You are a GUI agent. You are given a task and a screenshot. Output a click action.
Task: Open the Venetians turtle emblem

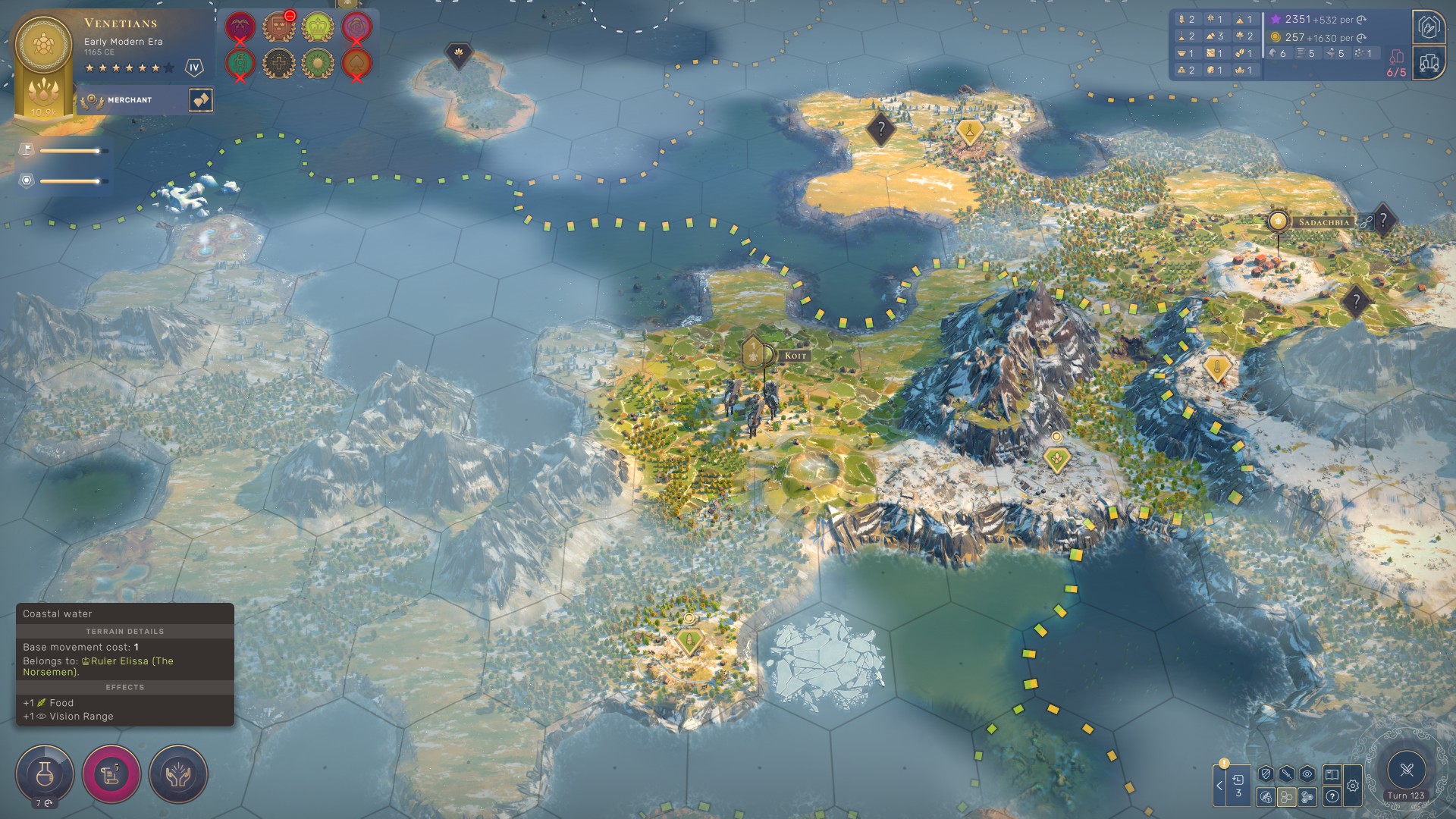click(x=43, y=47)
